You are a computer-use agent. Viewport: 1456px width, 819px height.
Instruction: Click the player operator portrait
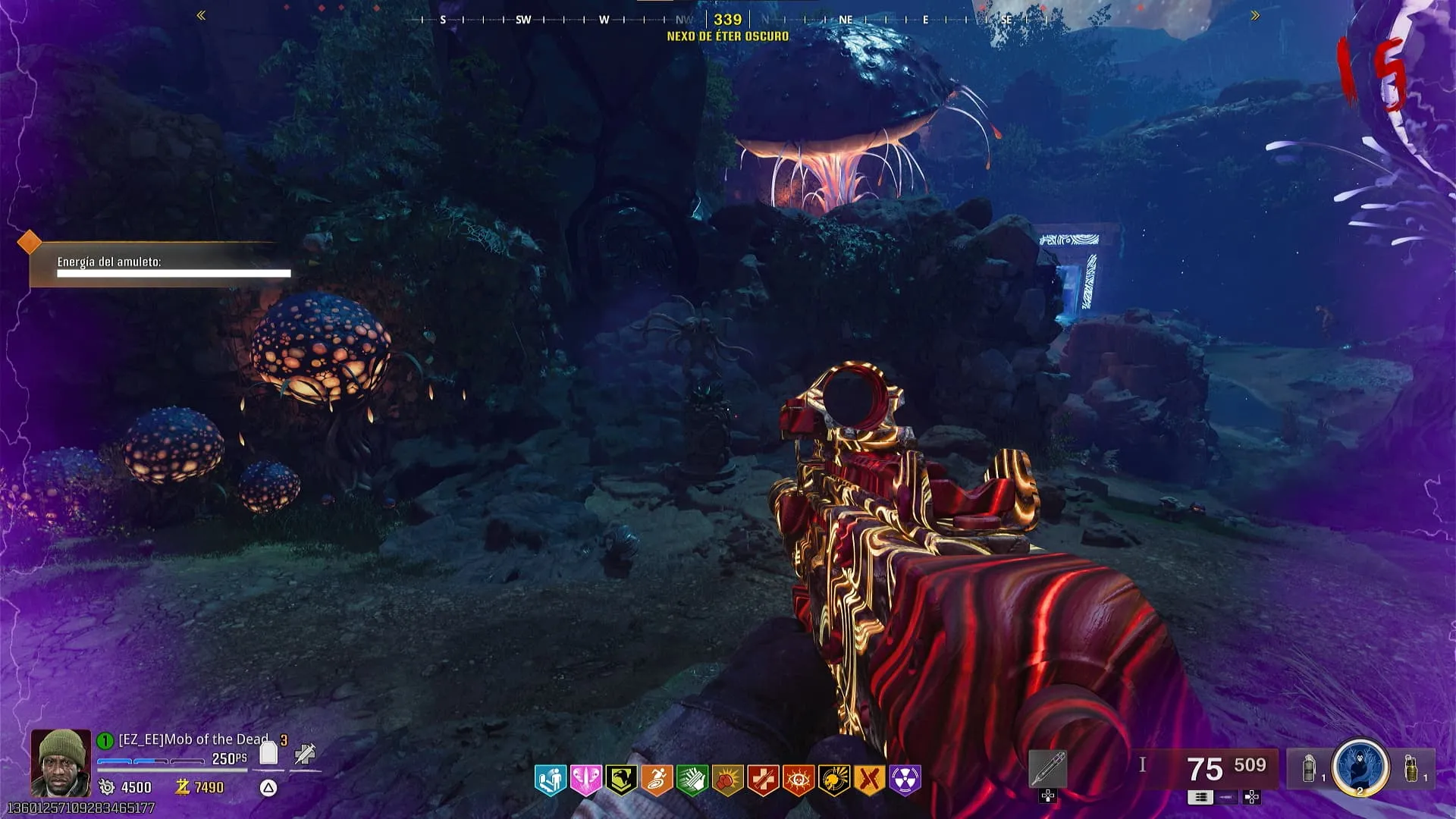(61, 763)
